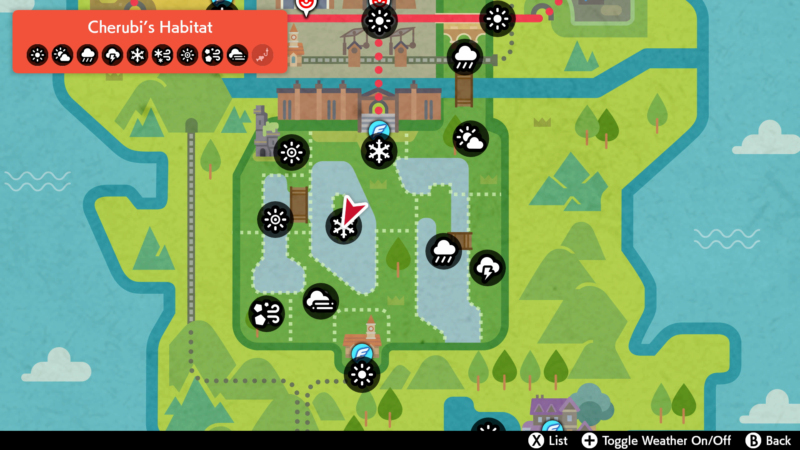Select the sandstorm icon in the habitat legend

coord(213,55)
